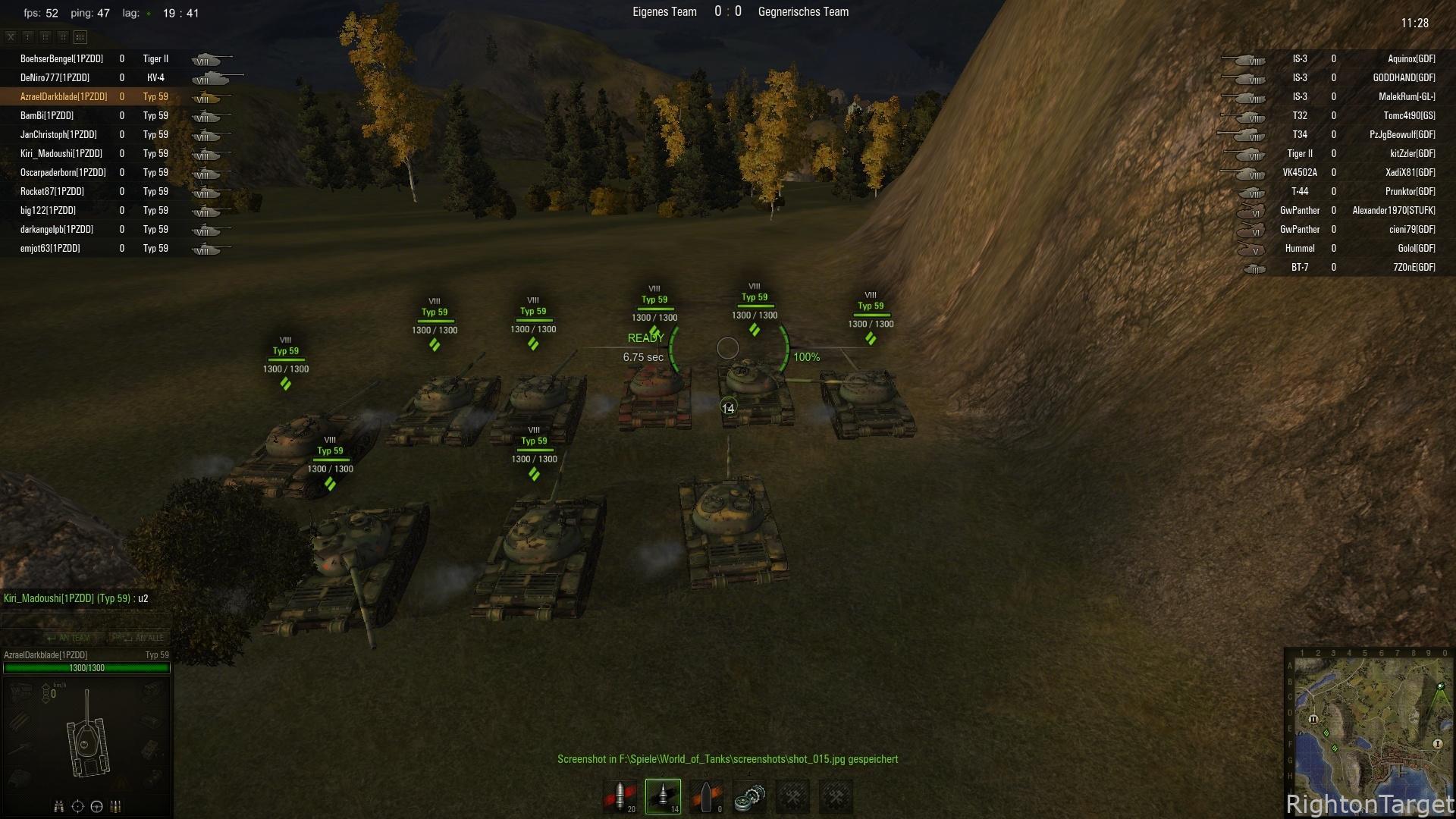Hide the player list with the X button
The image size is (1456, 819).
(11, 36)
